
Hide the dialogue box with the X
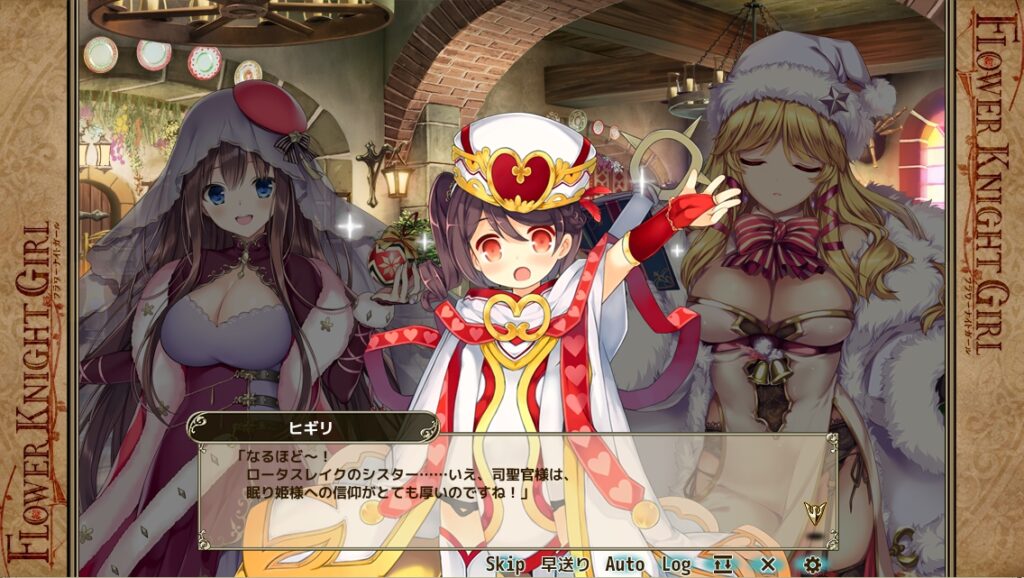[768, 565]
